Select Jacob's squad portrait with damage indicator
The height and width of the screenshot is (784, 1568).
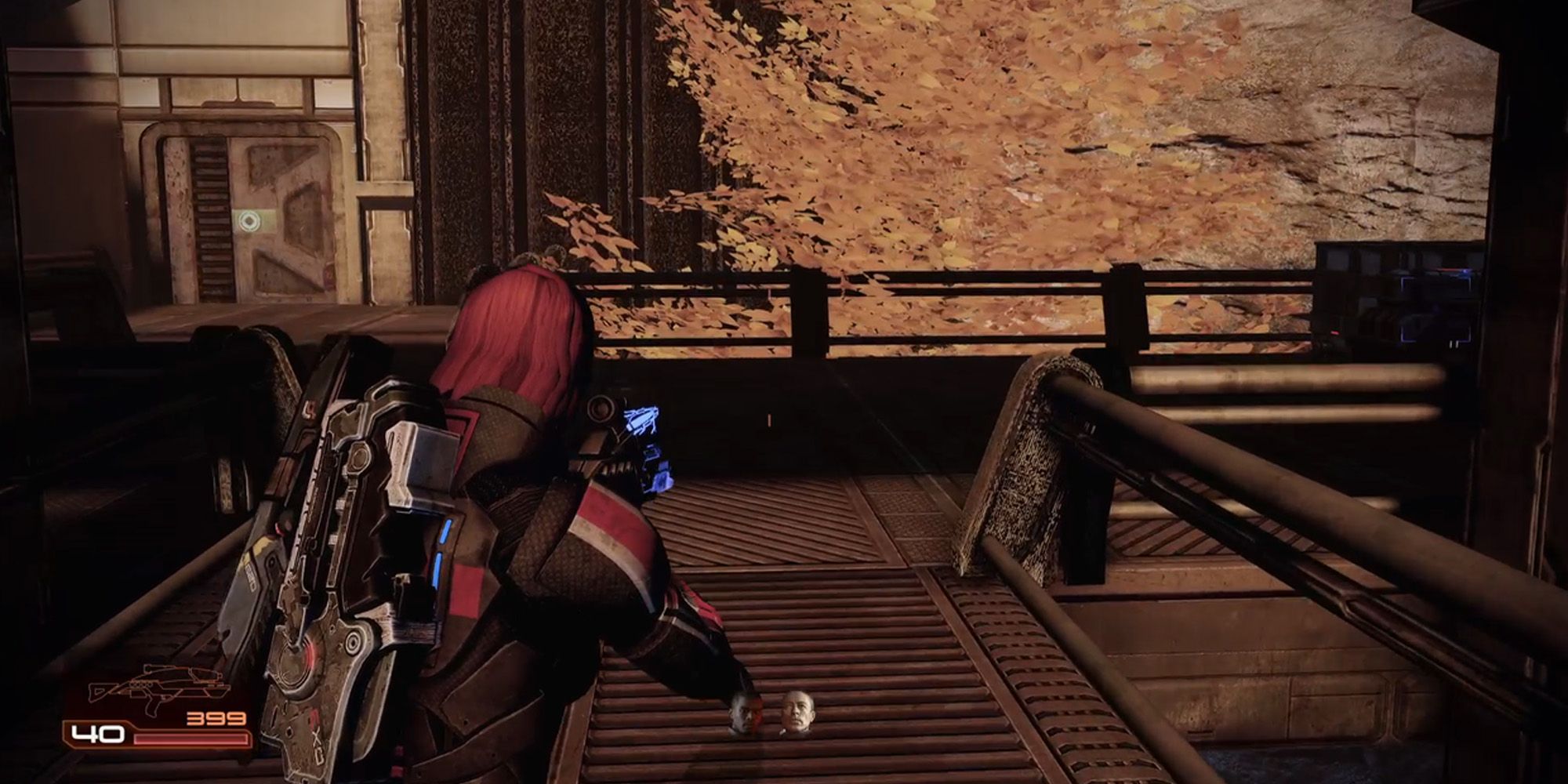coord(745,715)
